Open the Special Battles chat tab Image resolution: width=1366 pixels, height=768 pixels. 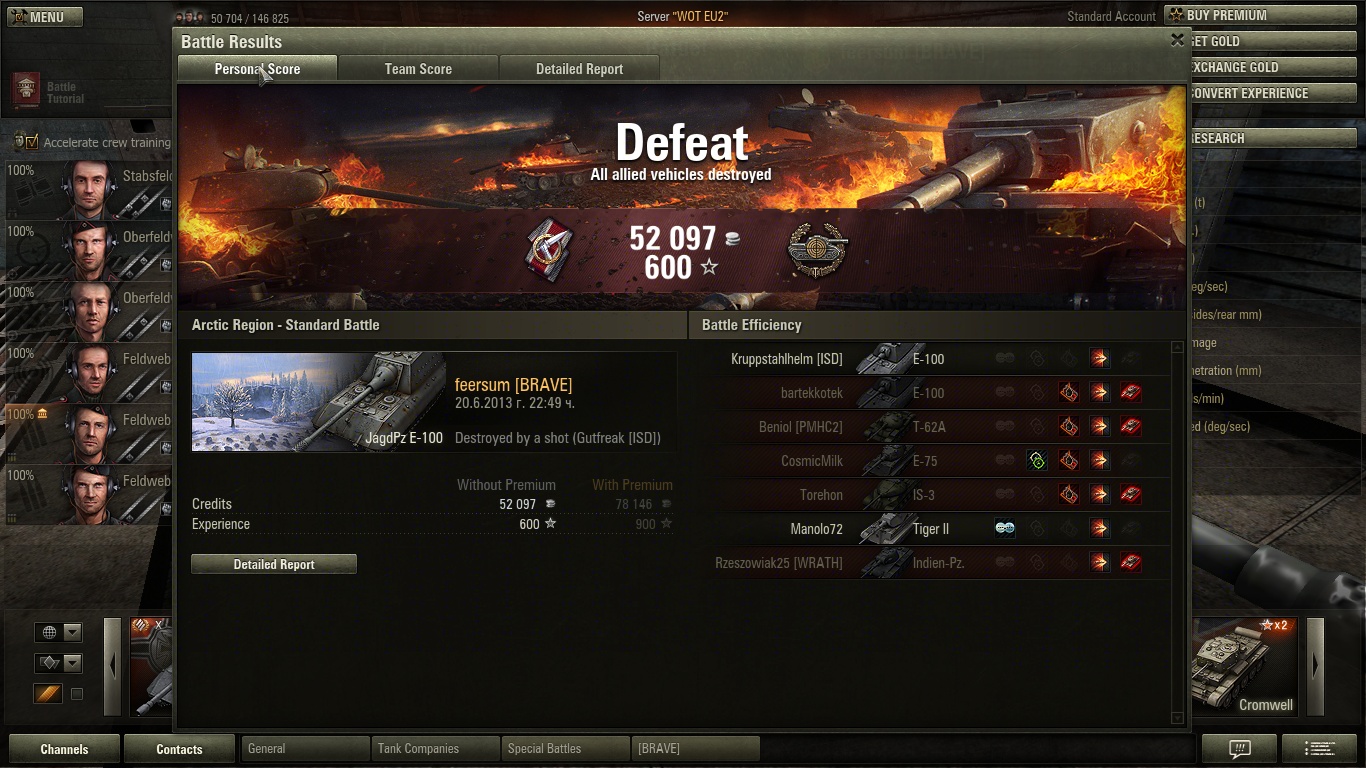(565, 748)
